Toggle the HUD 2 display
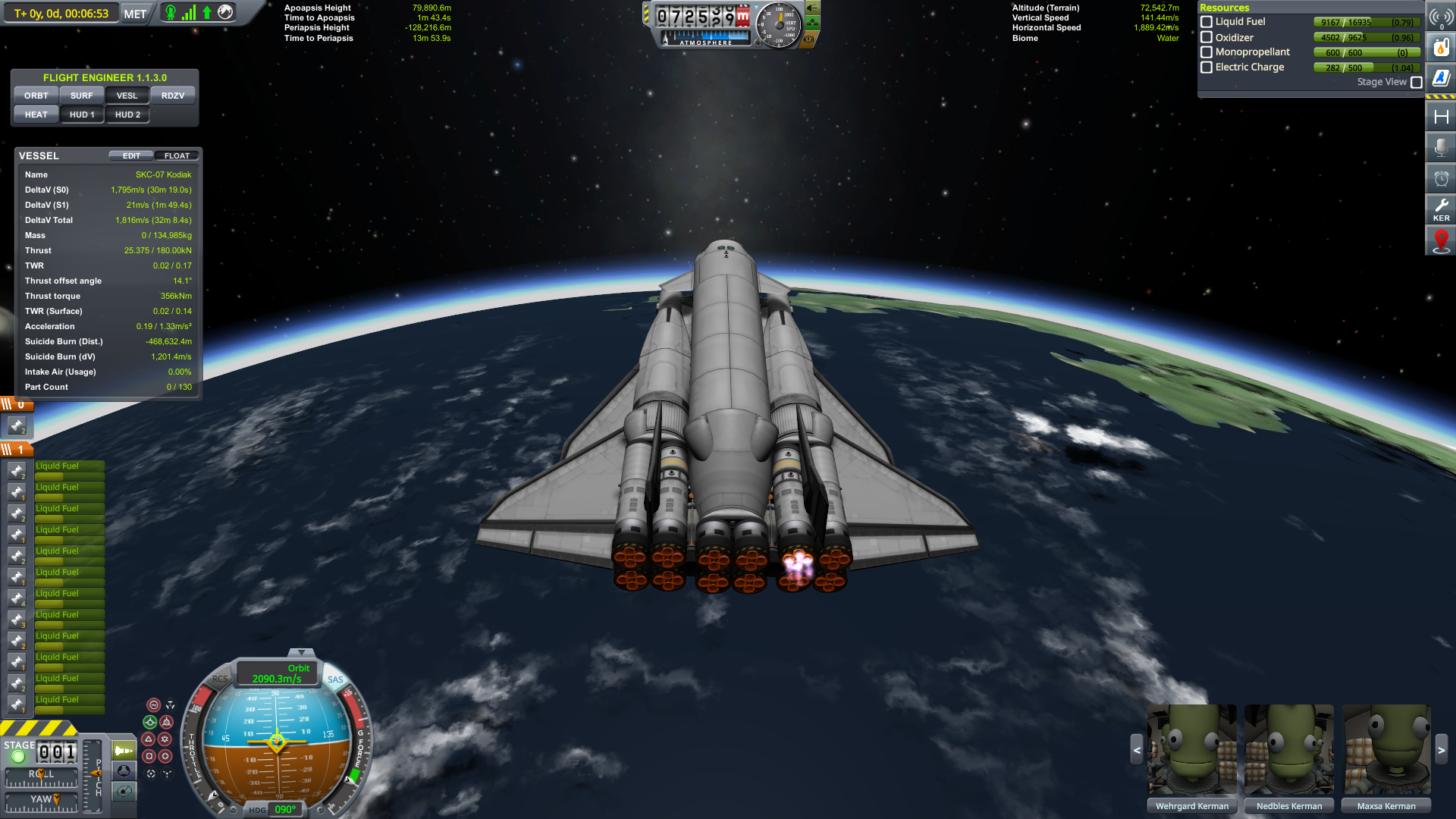Screen dimensions: 1456x819 point(127,115)
